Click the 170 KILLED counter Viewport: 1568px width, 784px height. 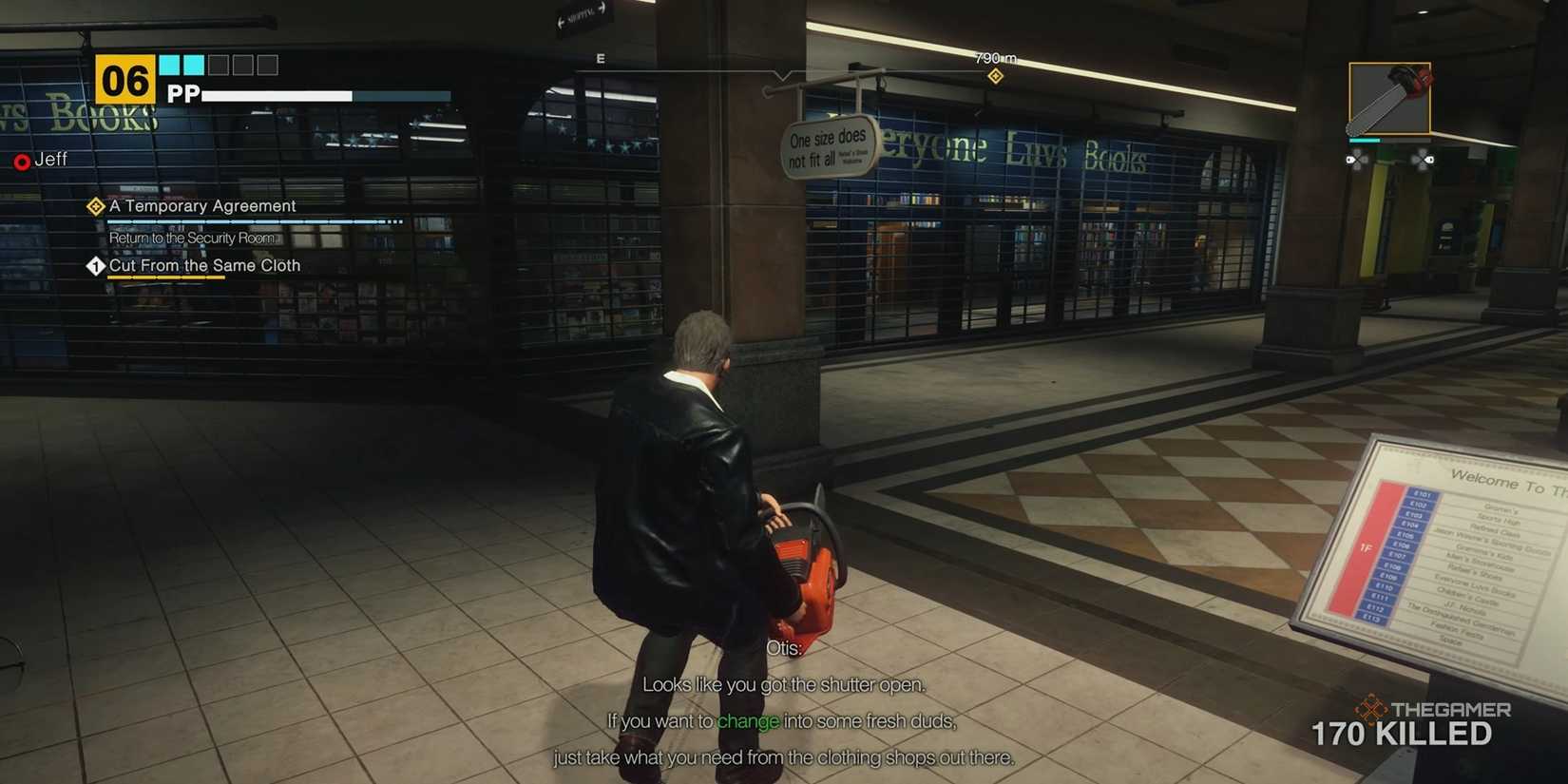[1404, 734]
